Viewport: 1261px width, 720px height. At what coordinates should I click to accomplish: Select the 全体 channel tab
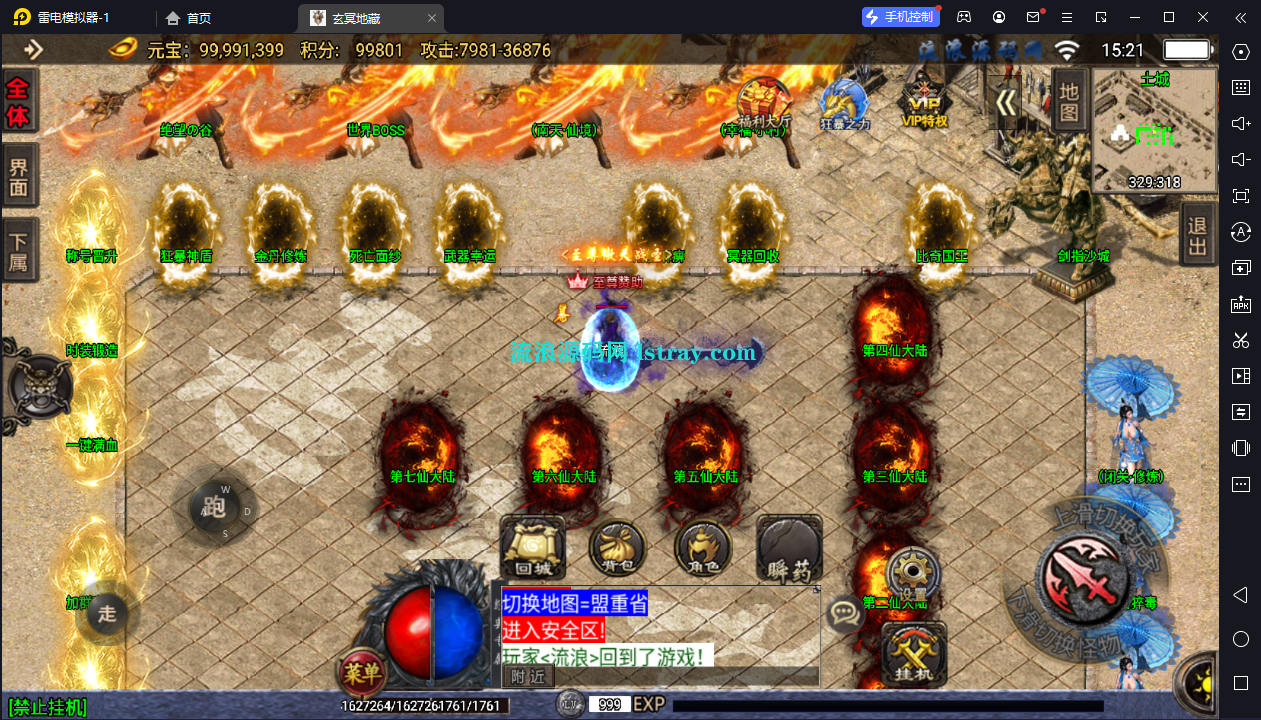[19, 102]
